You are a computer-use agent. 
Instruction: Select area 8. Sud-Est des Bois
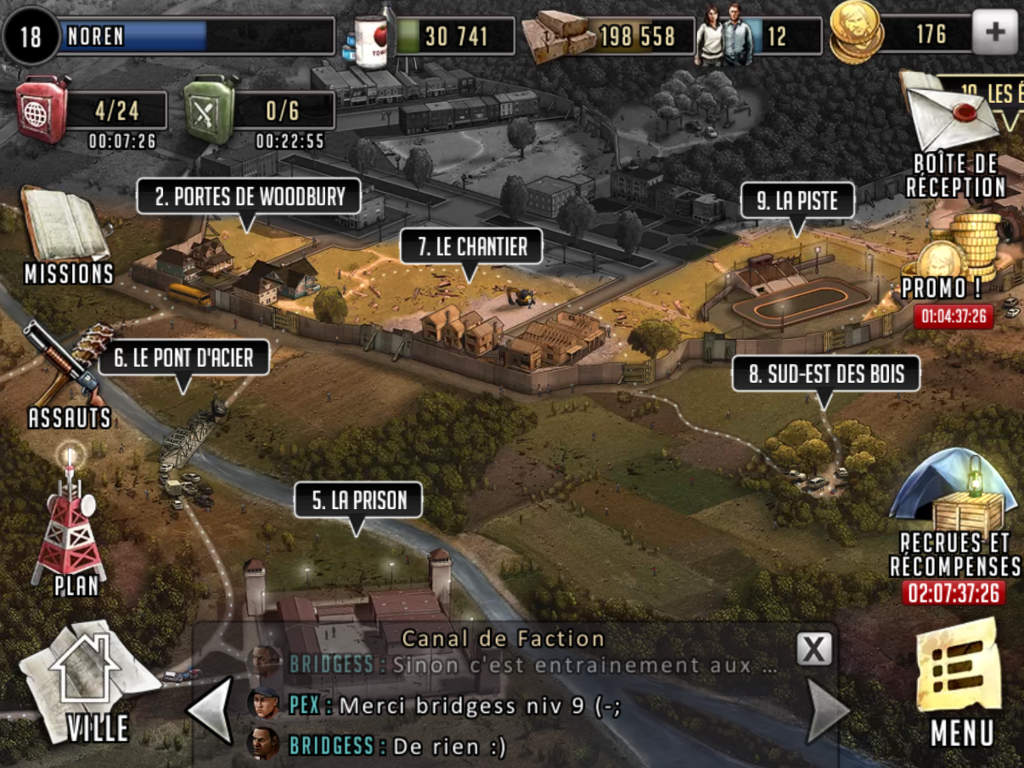[826, 375]
